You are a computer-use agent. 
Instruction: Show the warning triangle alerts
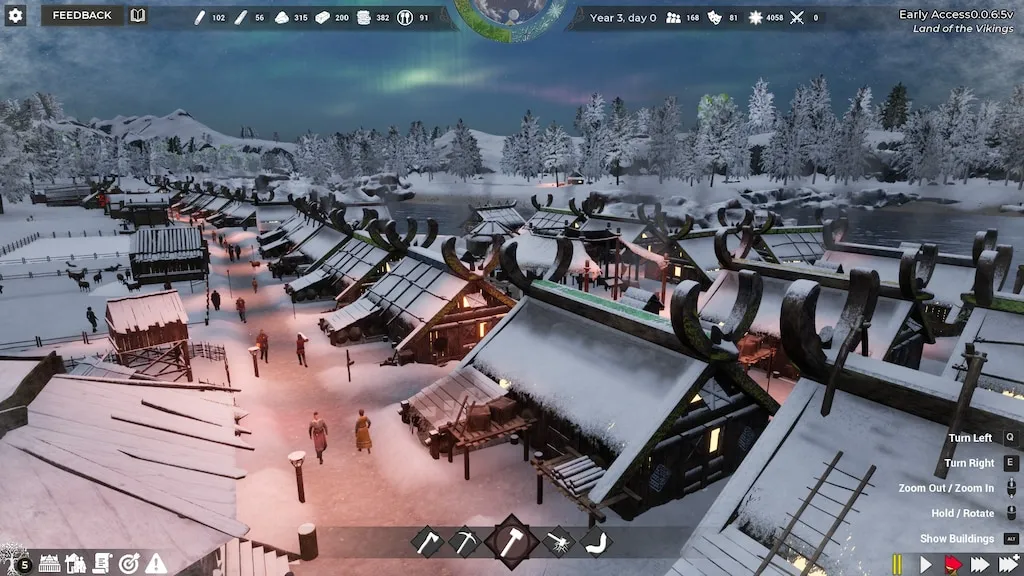[156, 563]
